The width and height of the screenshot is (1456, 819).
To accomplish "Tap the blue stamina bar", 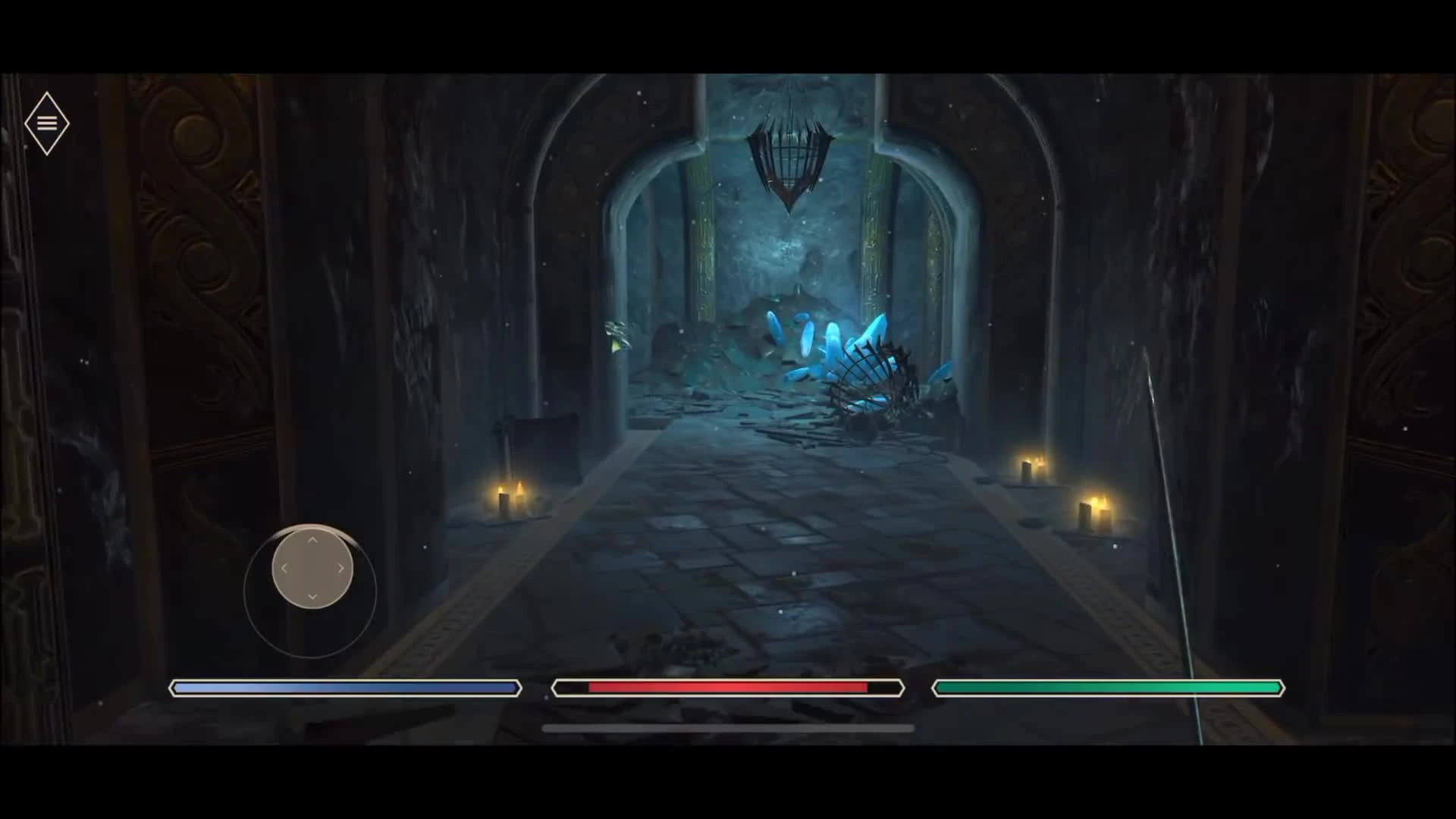I will (345, 687).
